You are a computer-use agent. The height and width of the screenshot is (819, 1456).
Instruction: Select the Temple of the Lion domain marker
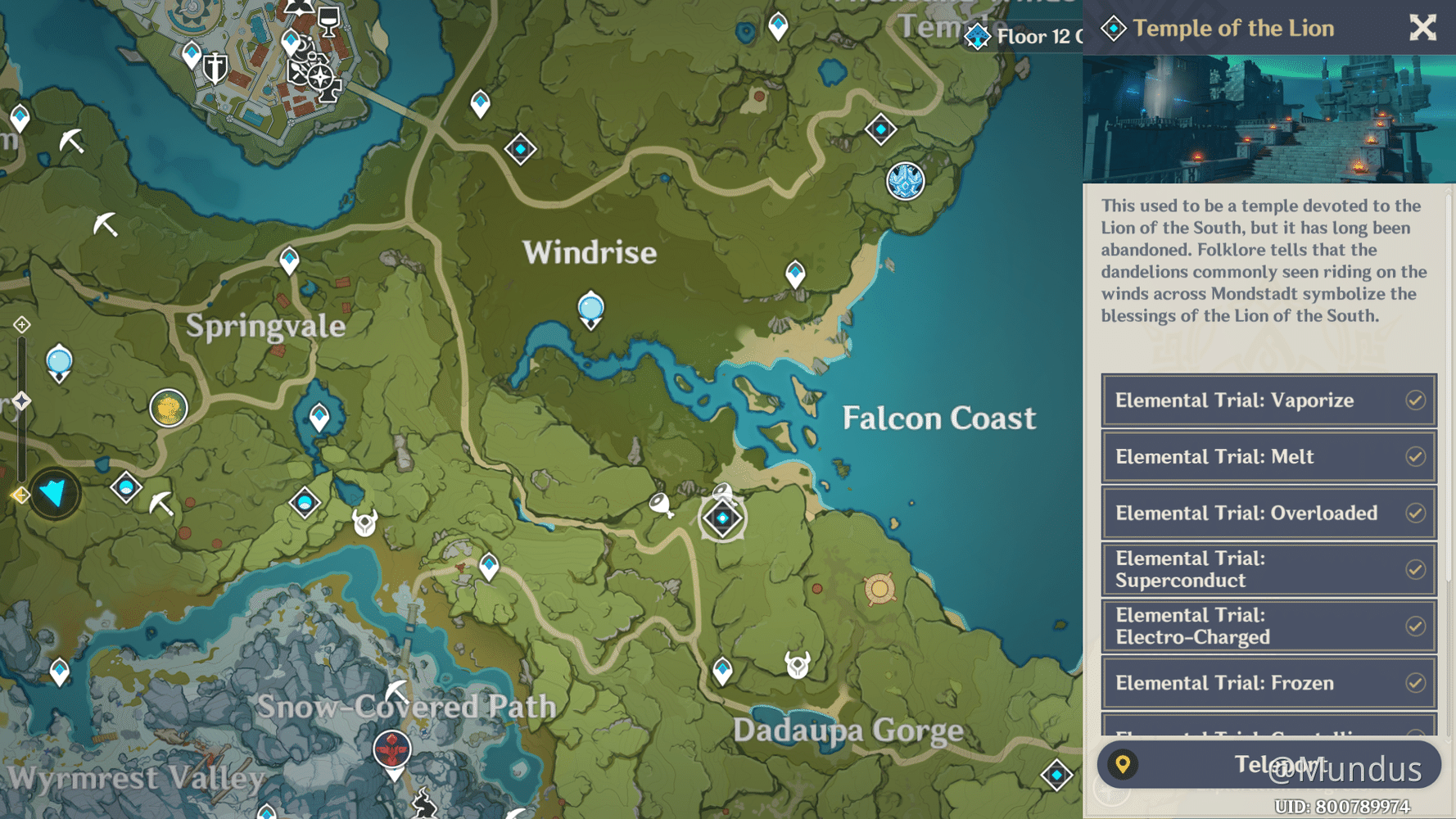click(721, 518)
